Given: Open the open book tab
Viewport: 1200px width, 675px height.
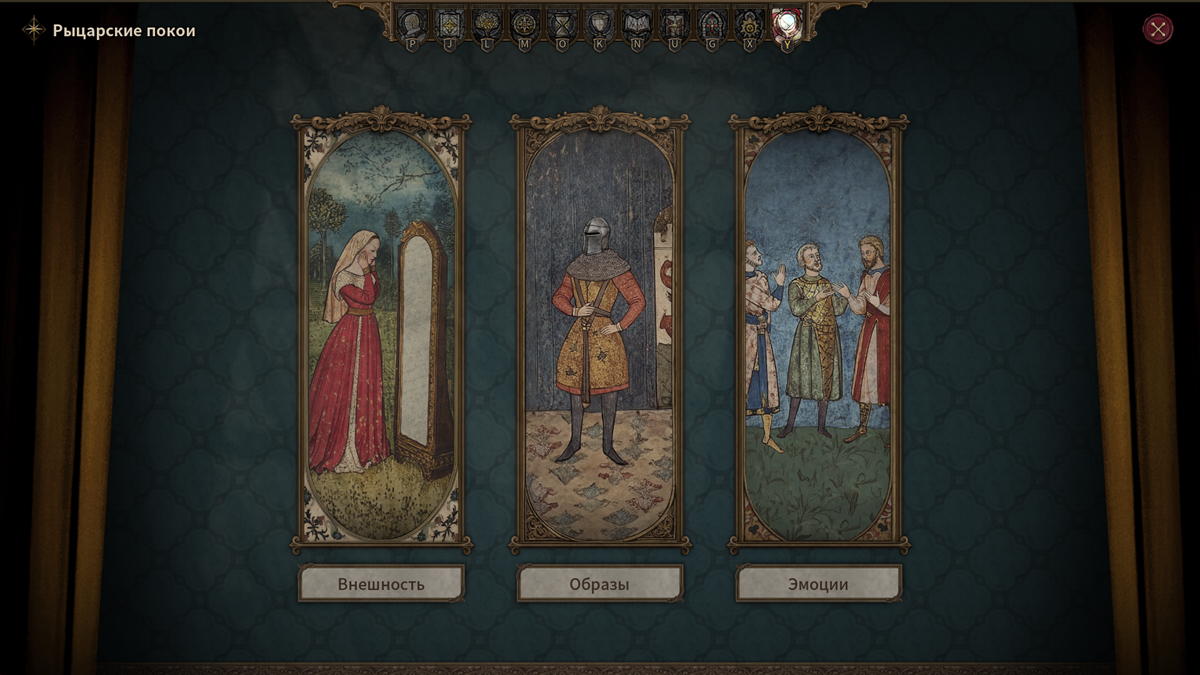Looking at the screenshot, I should coord(637,23).
